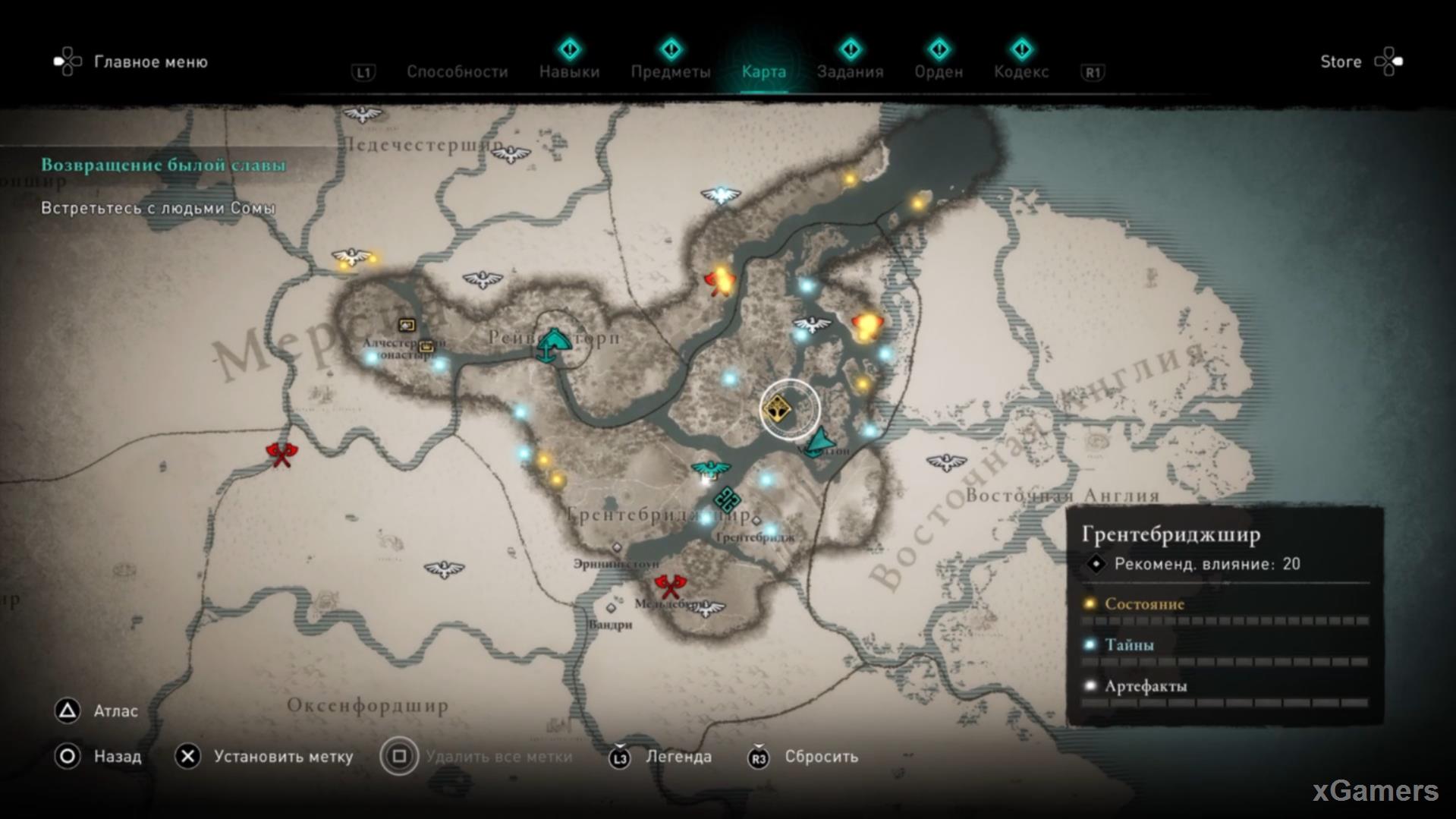Choose the Легенда map legend option

(678, 757)
